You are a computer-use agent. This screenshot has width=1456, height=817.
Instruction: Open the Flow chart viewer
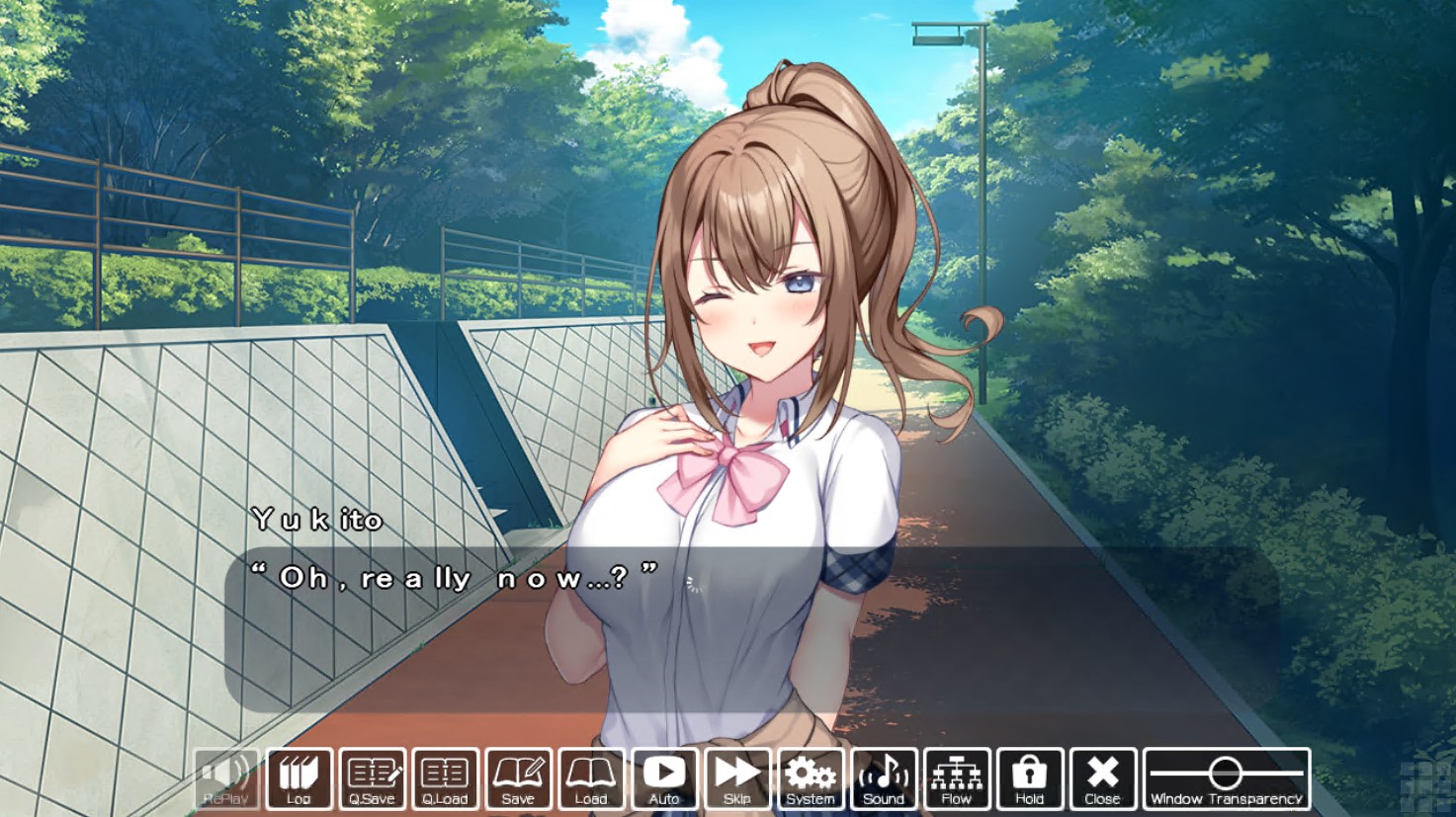[956, 778]
